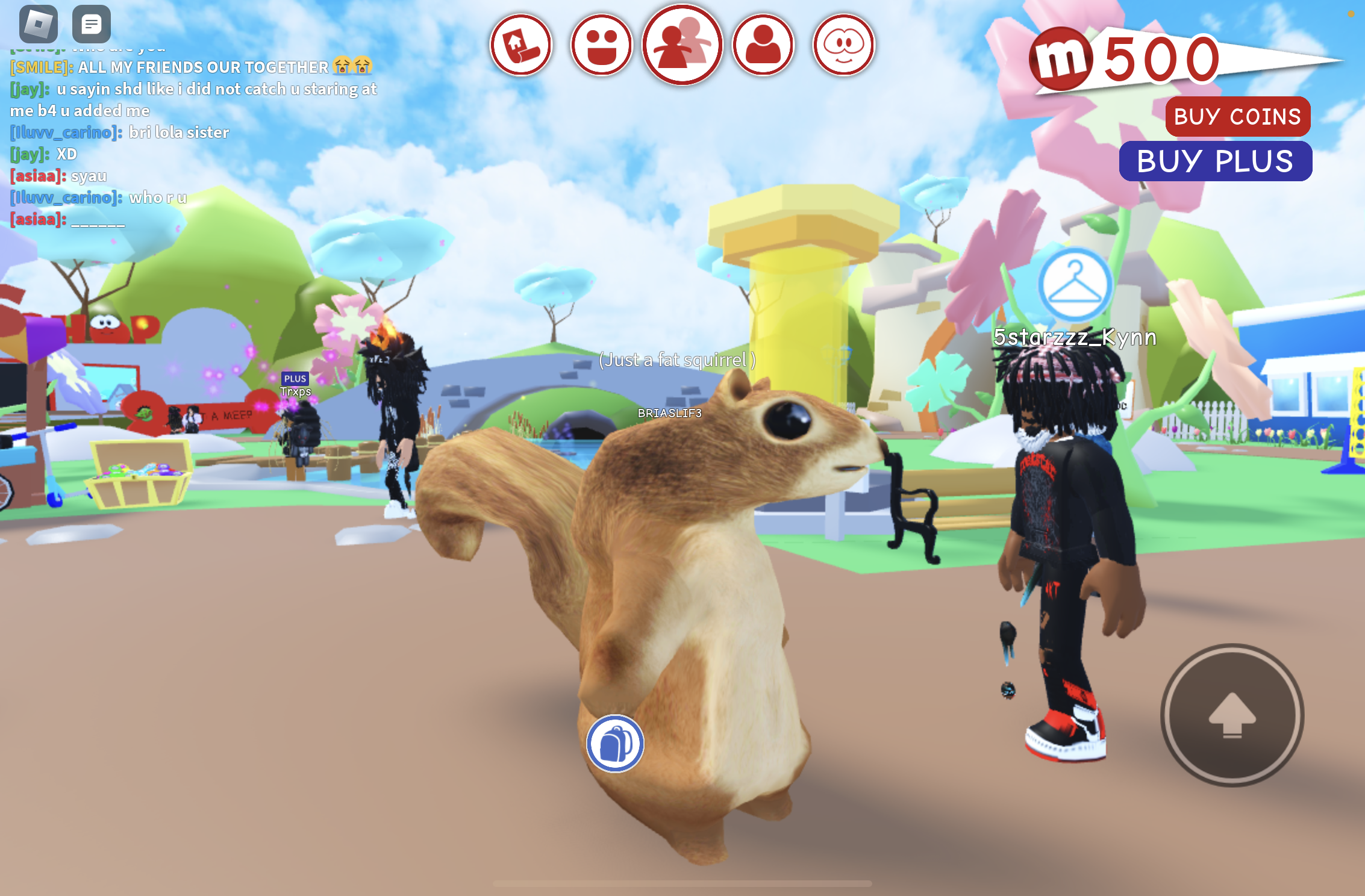The width and height of the screenshot is (1365, 896).
Task: Select the two-person friends icon
Action: 682,45
